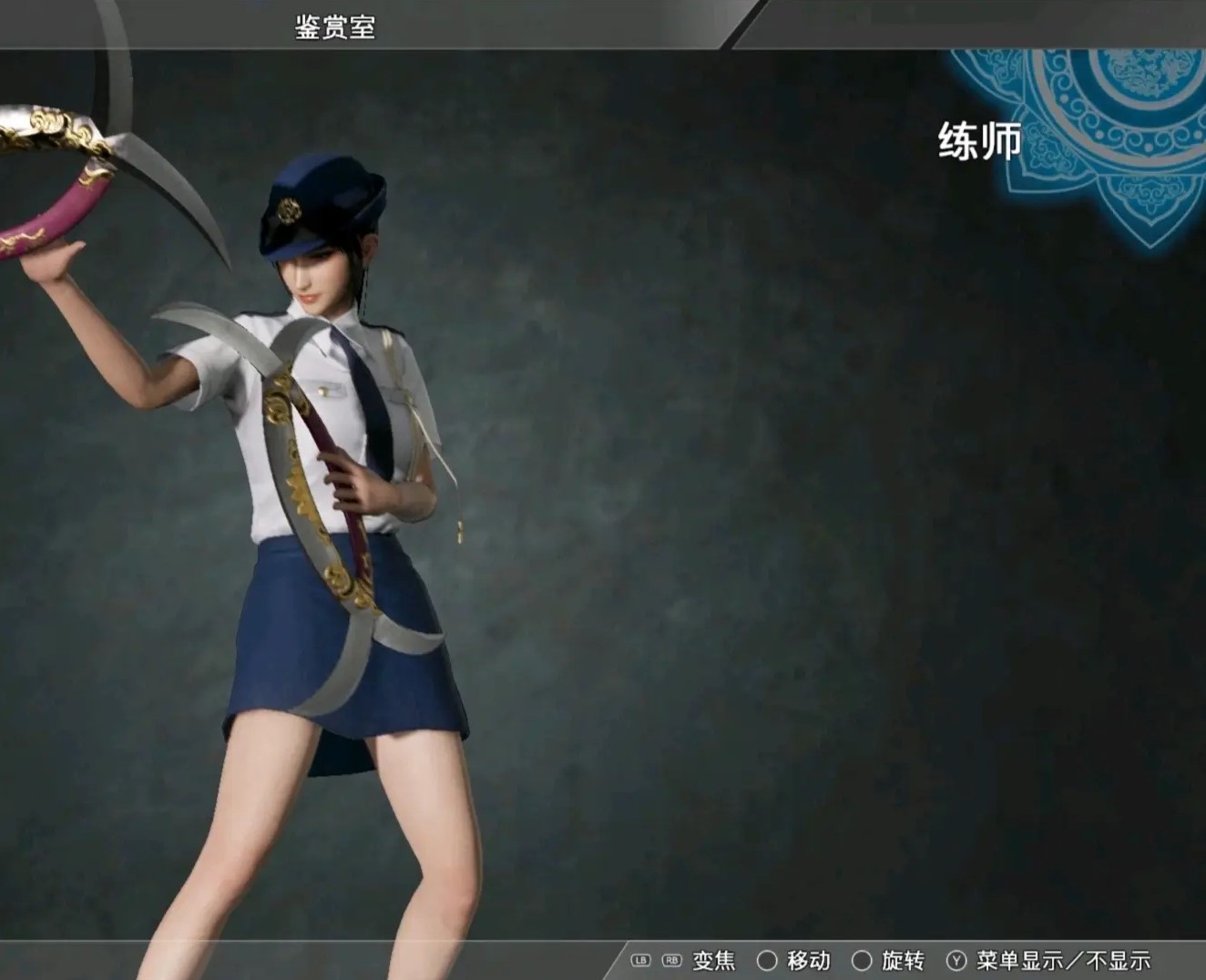Image resolution: width=1206 pixels, height=980 pixels.
Task: Toggle the 旋转 rotation mode
Action: pyautogui.click(x=904, y=960)
